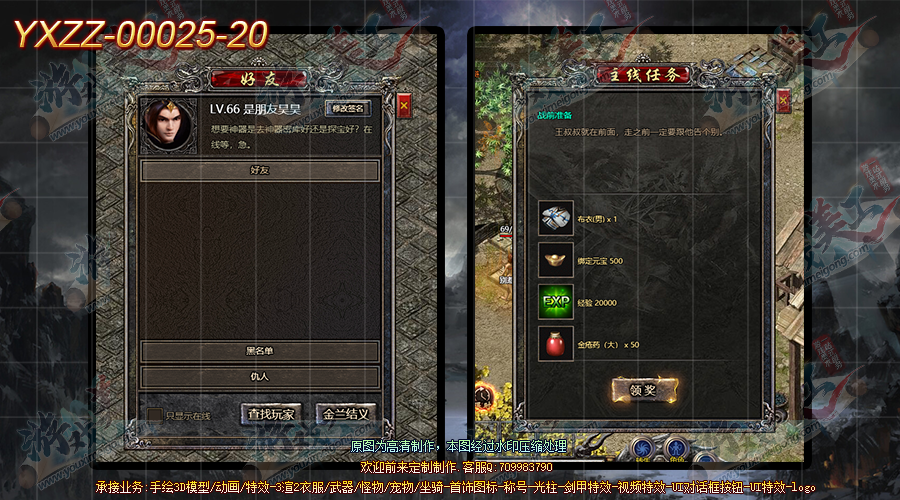This screenshot has height=500, width=900.
Task: Select the friend's character portrait
Action: coord(168,125)
